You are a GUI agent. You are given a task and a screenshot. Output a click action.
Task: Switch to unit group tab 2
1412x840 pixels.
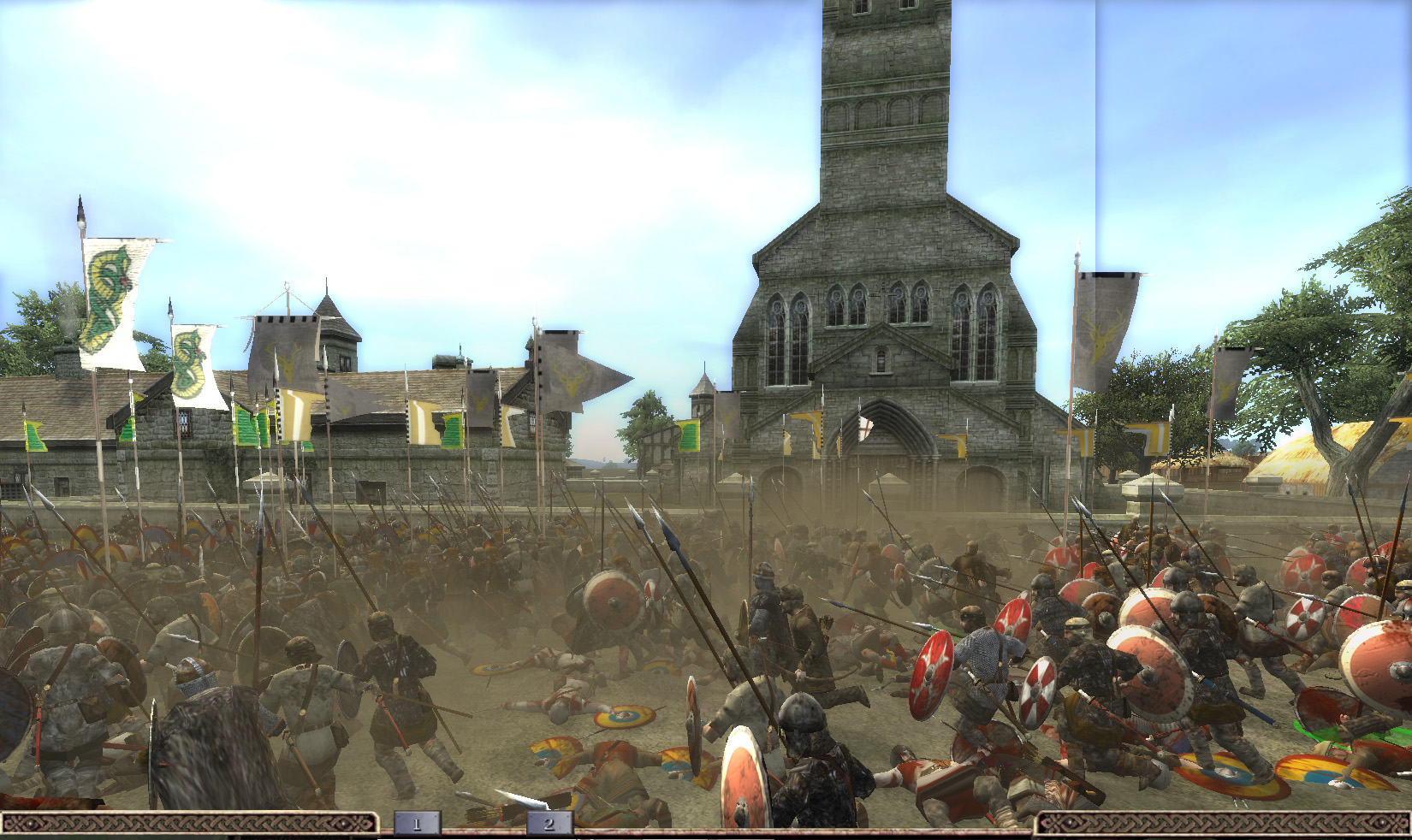click(549, 824)
